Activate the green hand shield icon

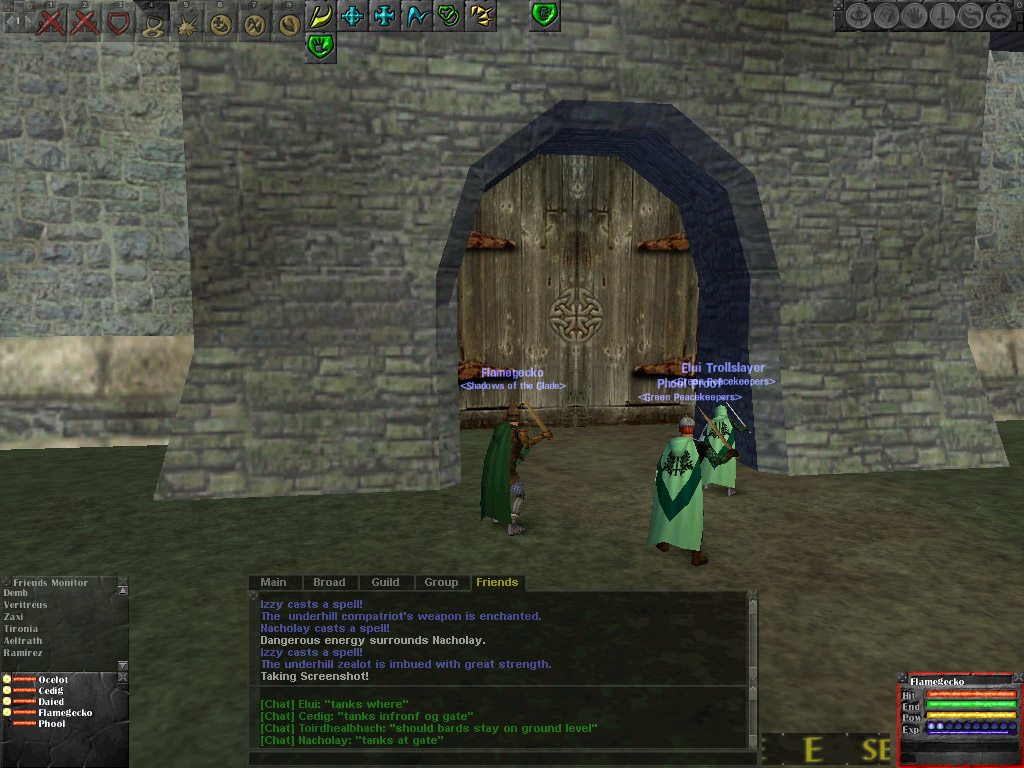pos(320,44)
